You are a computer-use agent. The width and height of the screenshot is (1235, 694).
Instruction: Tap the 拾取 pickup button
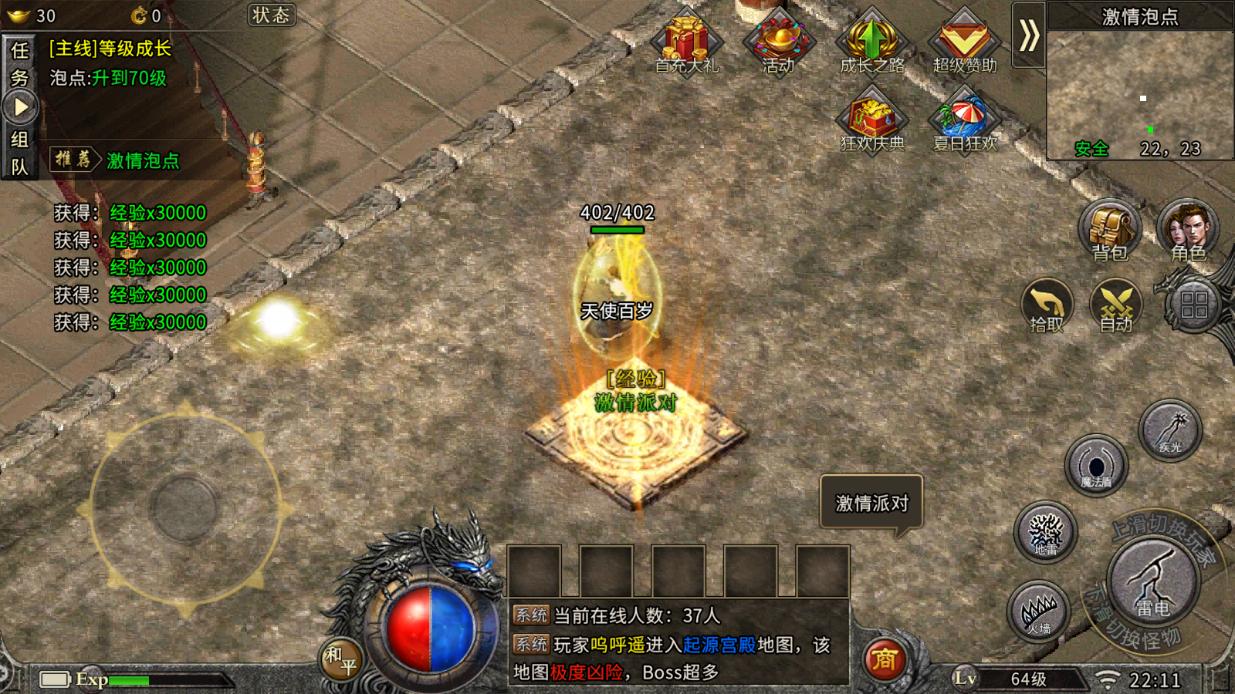click(1047, 304)
